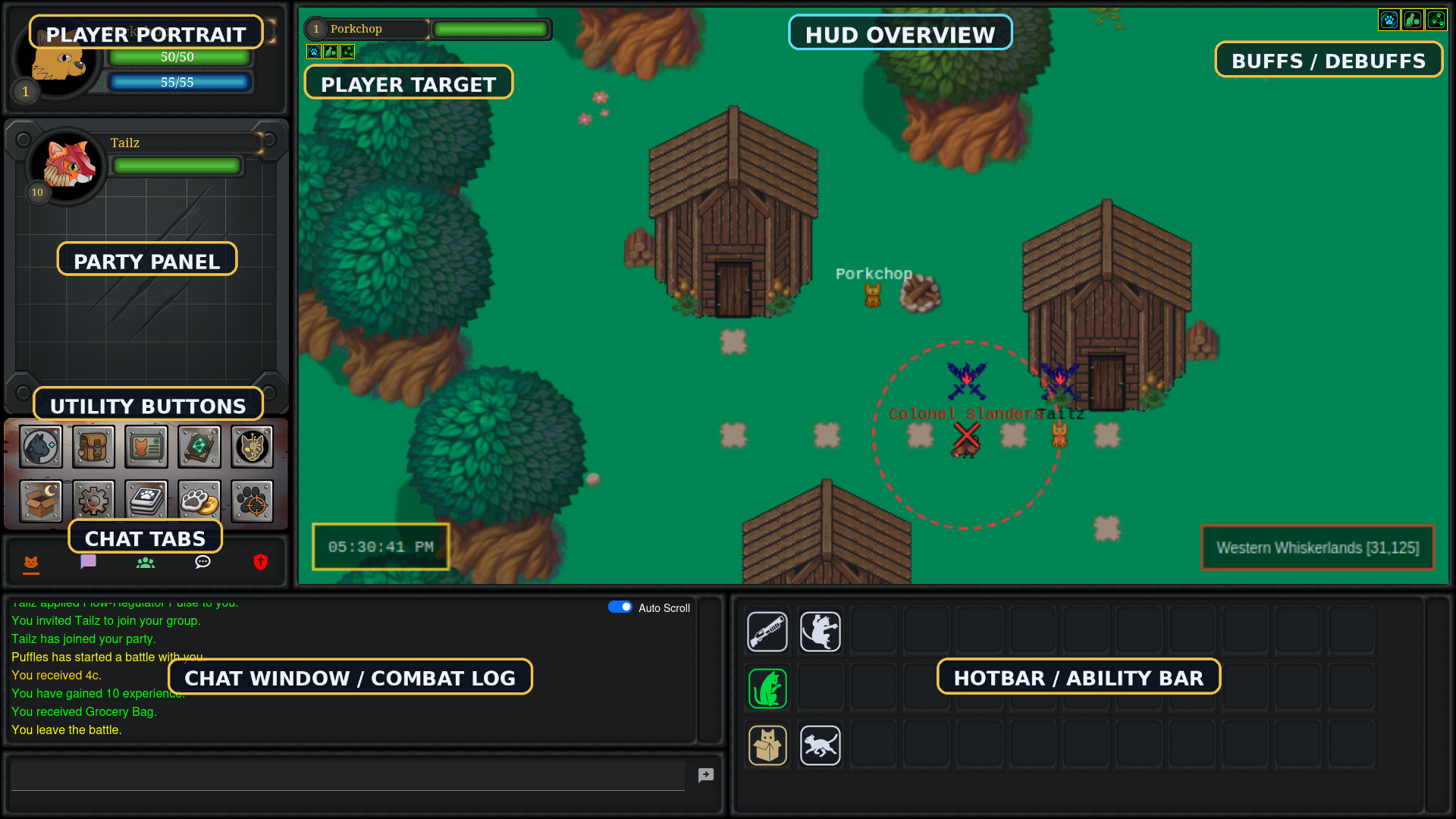Dismiss the green cat buff in the top-right corner

(1413, 20)
